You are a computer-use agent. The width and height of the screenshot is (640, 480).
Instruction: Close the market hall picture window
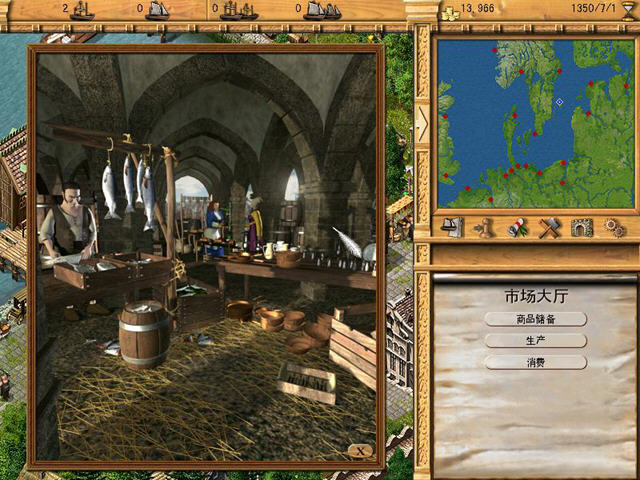[x=361, y=451]
